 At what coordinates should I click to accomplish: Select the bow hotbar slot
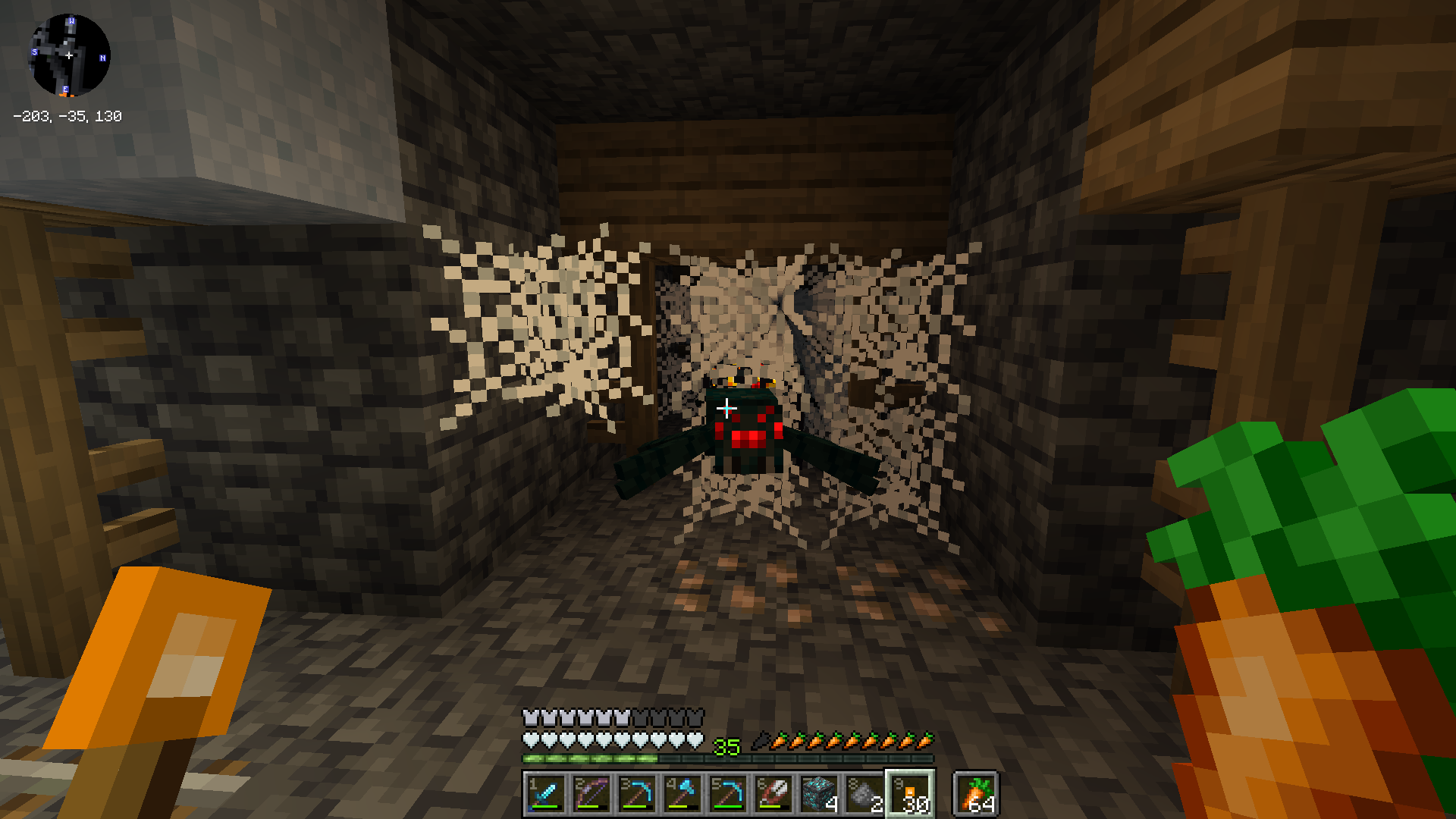591,794
